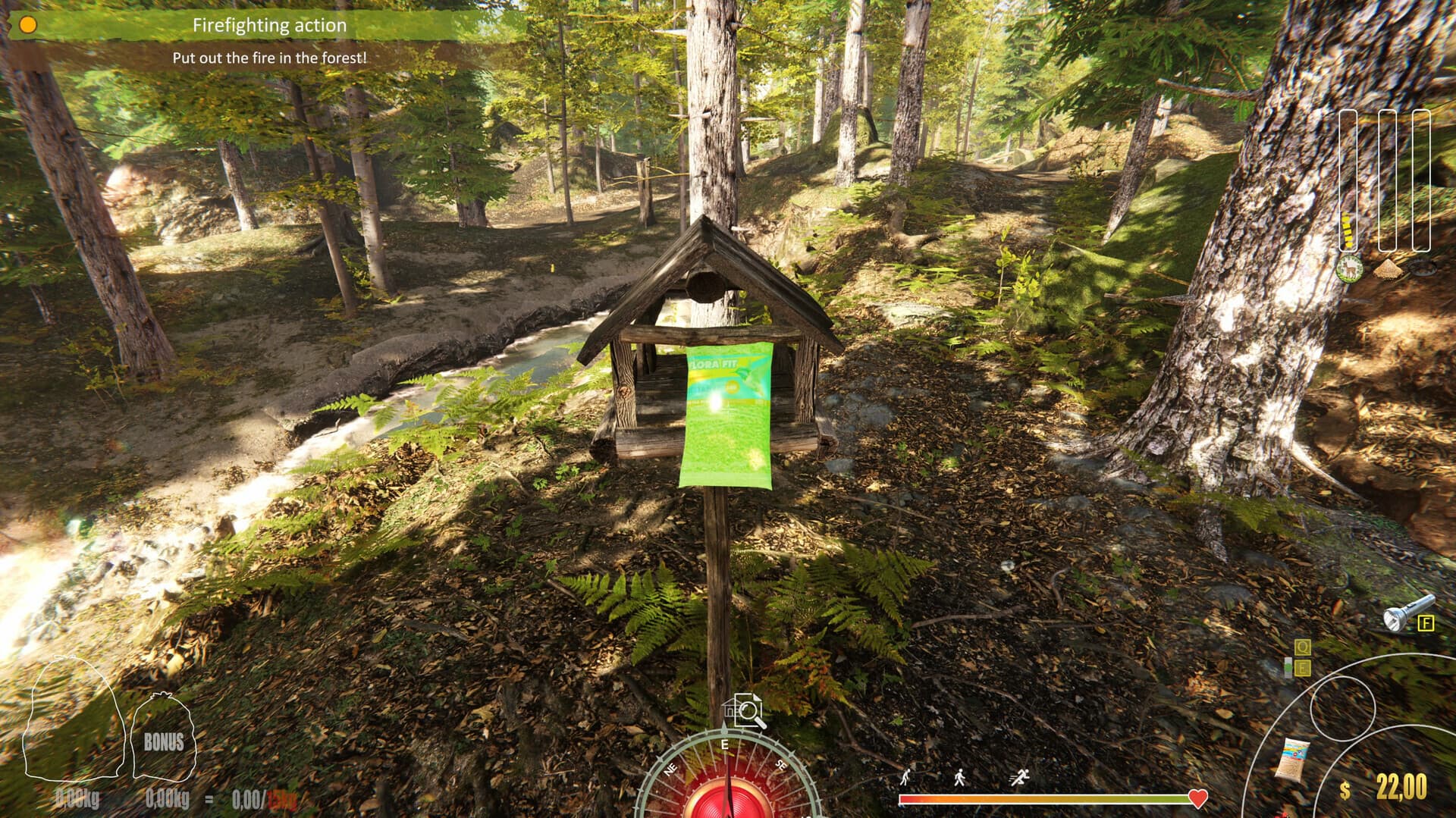Select the hunting trap icon
1456x818 pixels.
point(1422,268)
